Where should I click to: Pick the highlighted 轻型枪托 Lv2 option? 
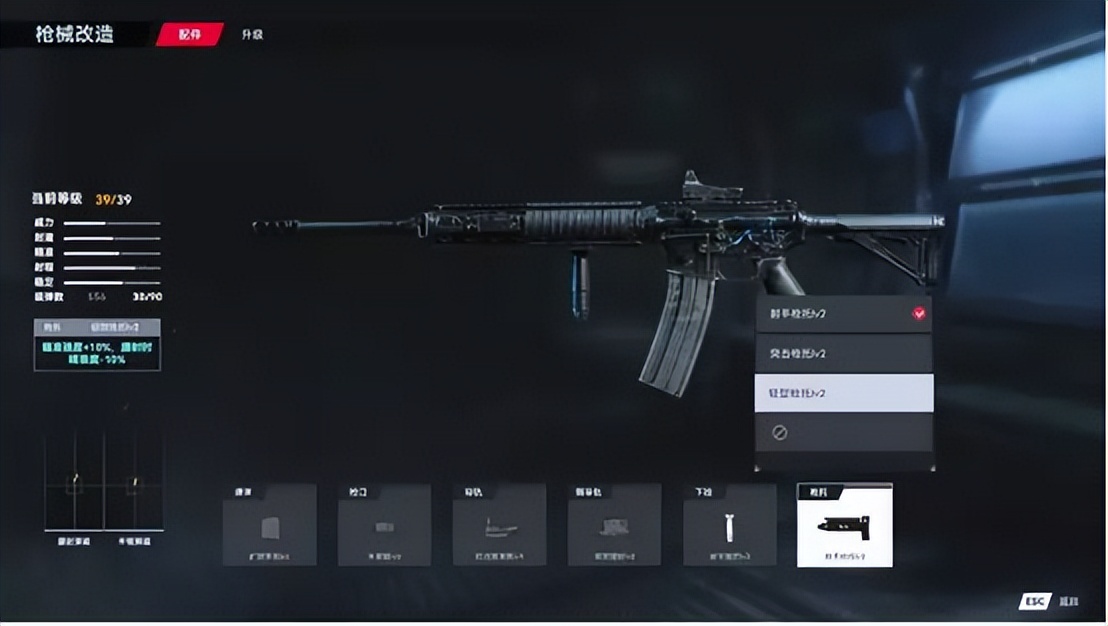[x=843, y=393]
